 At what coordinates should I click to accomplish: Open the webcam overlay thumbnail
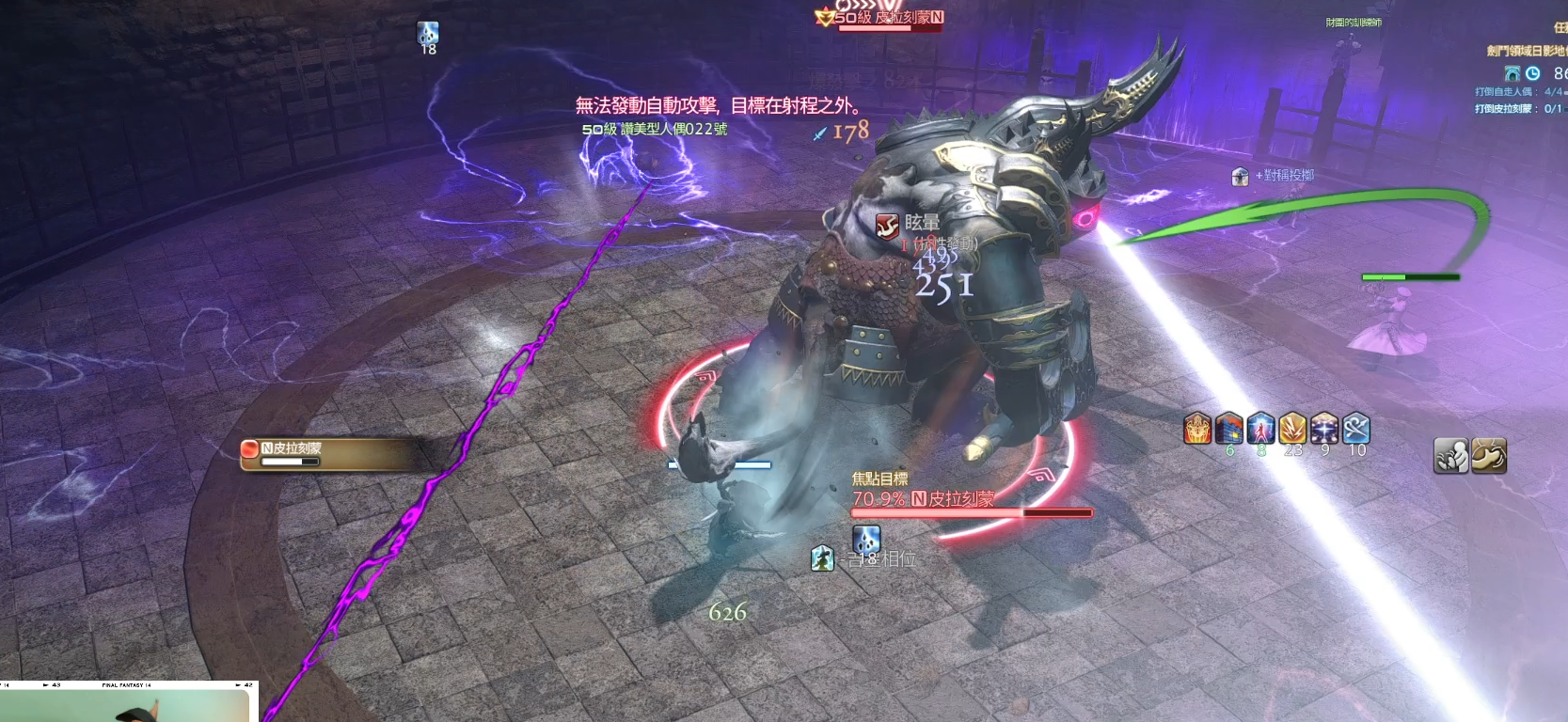coord(127,703)
